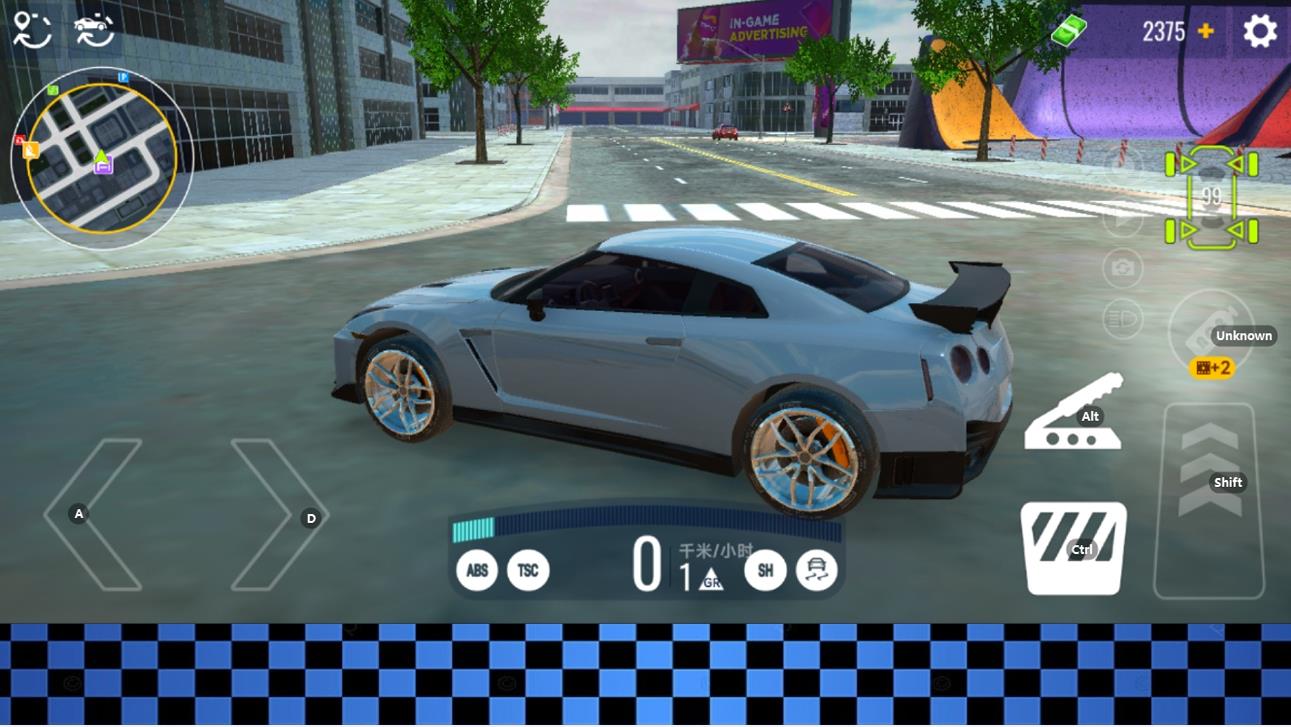Screen dimensions: 1291x727
Task: Open the circular city minimap
Action: 101,158
